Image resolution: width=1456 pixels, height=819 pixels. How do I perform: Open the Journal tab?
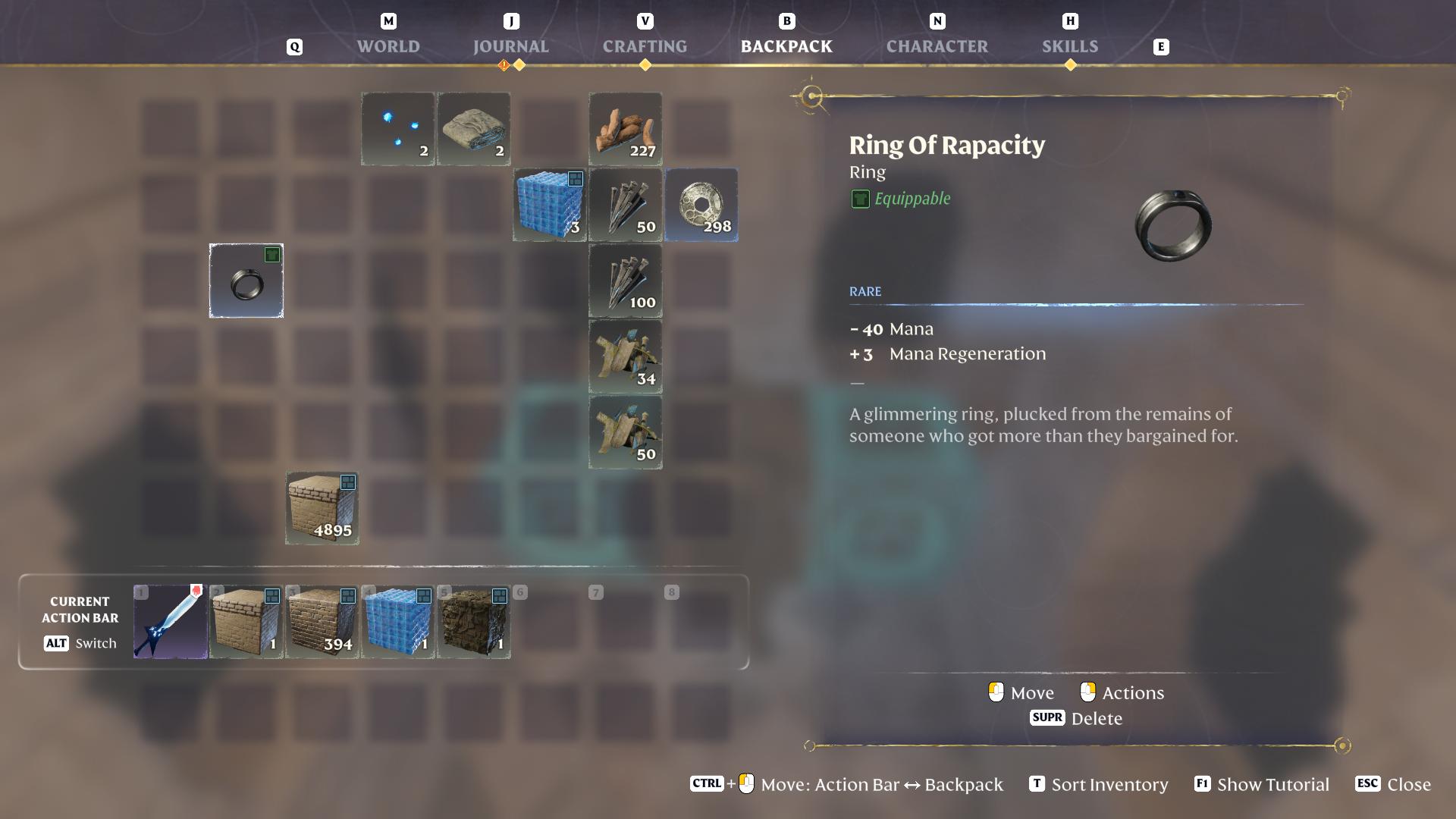510,46
